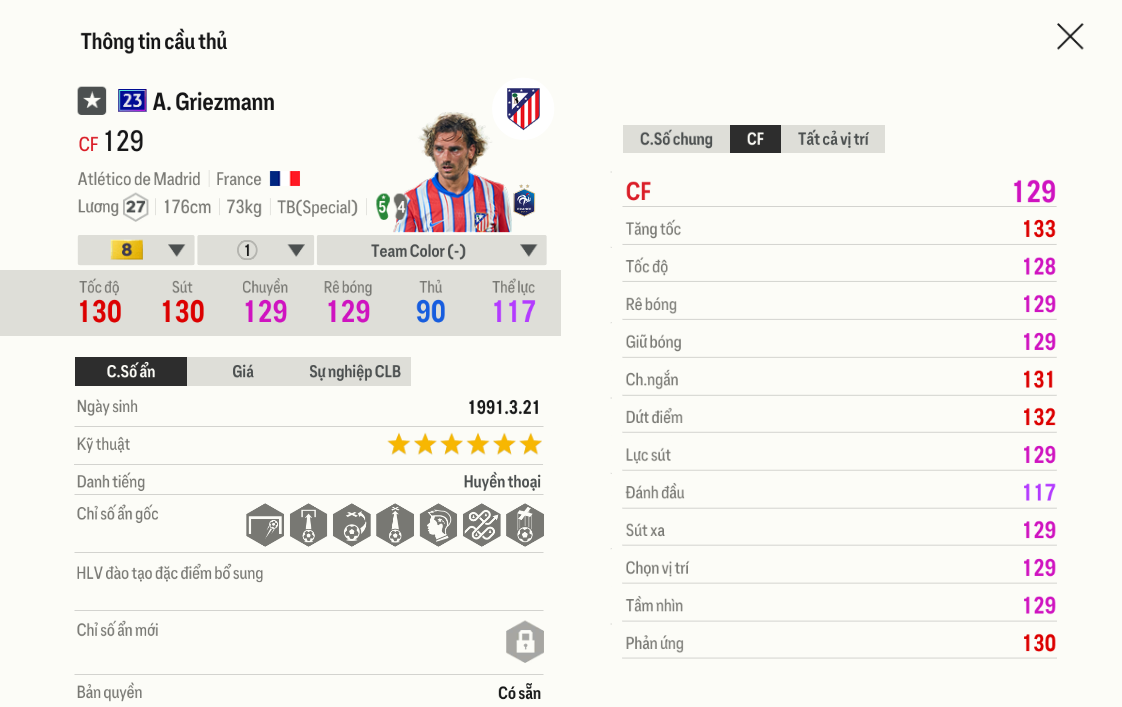This screenshot has width=1122, height=707.
Task: Toggle the favorite star for Griezmann
Action: point(92,101)
